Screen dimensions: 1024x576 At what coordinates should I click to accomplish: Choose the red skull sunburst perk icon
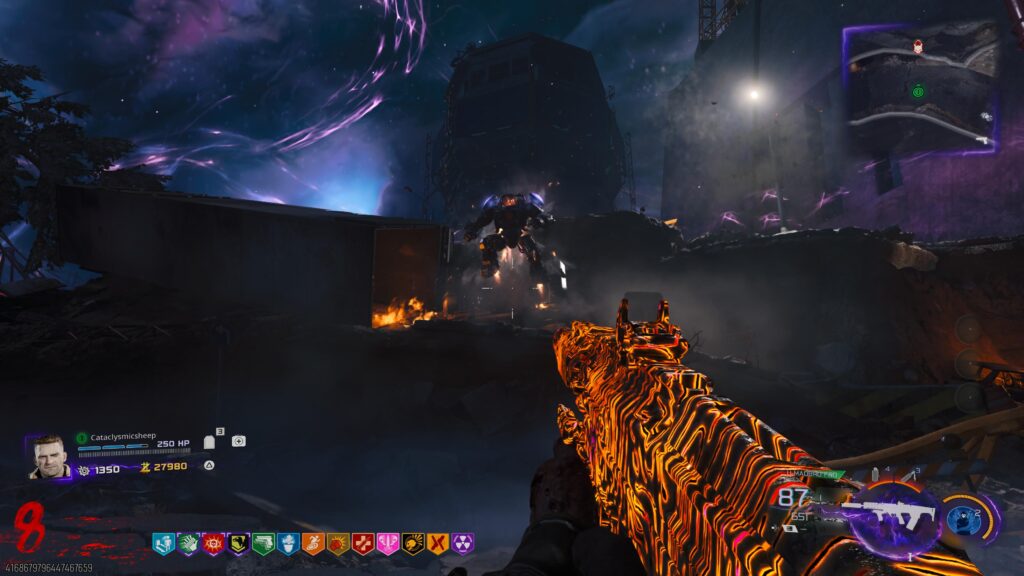(x=213, y=544)
